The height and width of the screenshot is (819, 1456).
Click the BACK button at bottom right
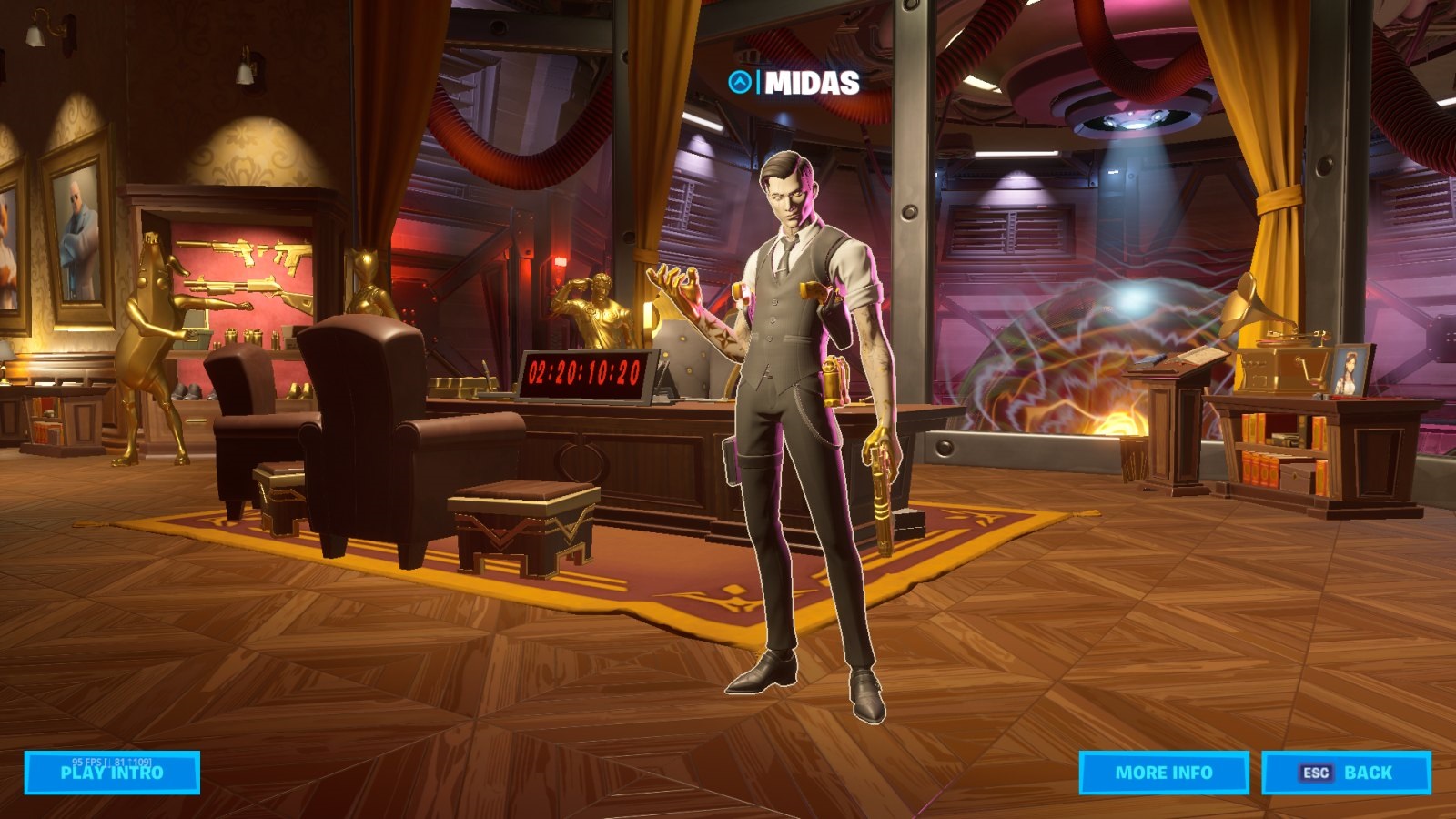1347,772
